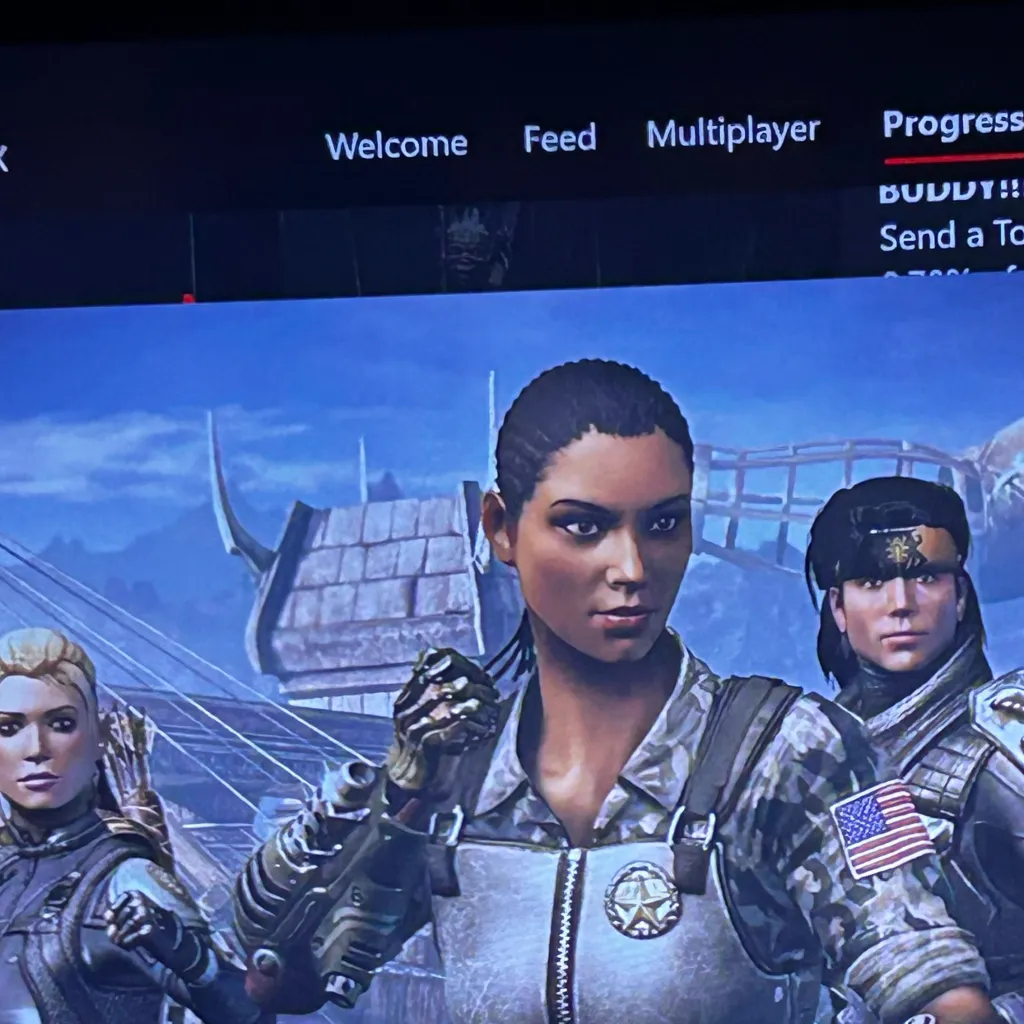
Task: Select the Multiplayer tab
Action: tap(732, 133)
